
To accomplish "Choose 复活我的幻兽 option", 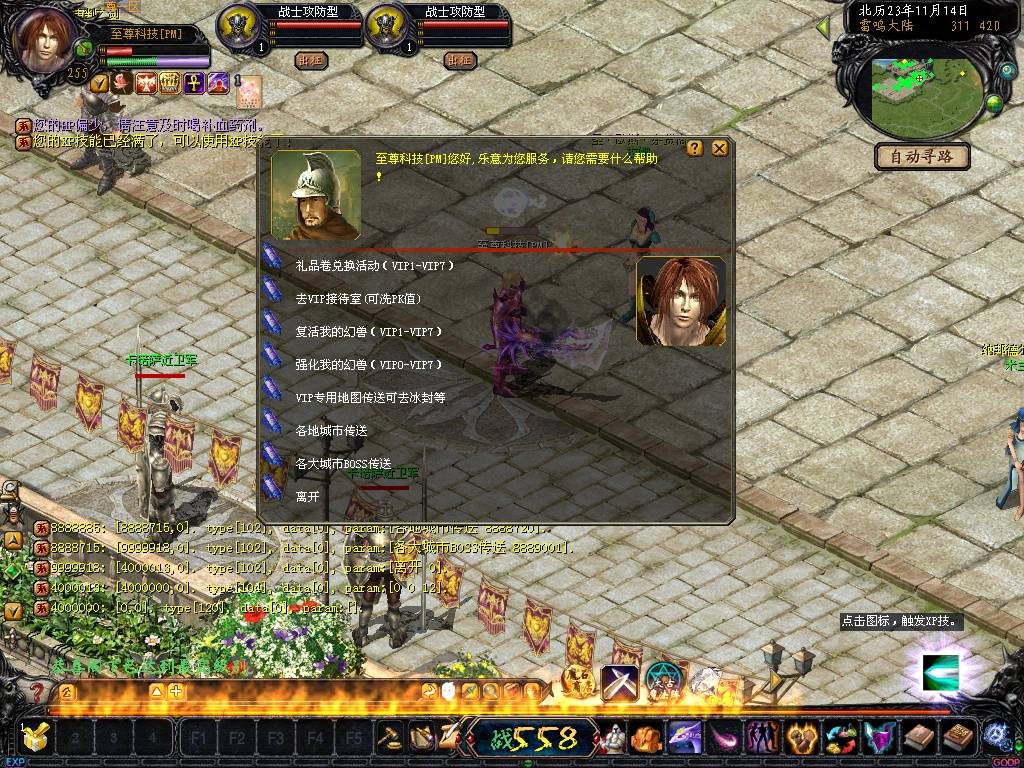I will pyautogui.click(x=368, y=332).
